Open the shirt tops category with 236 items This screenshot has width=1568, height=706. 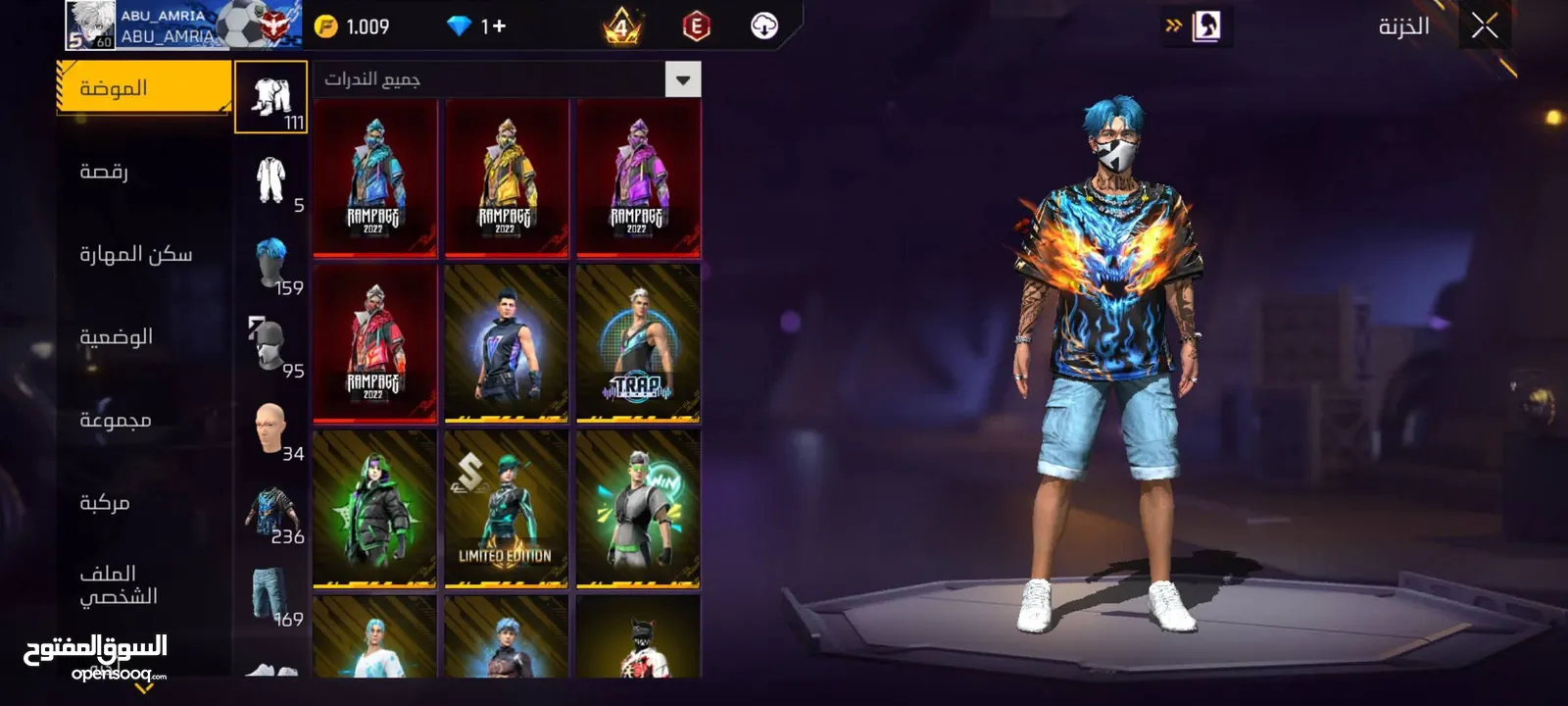coord(271,512)
